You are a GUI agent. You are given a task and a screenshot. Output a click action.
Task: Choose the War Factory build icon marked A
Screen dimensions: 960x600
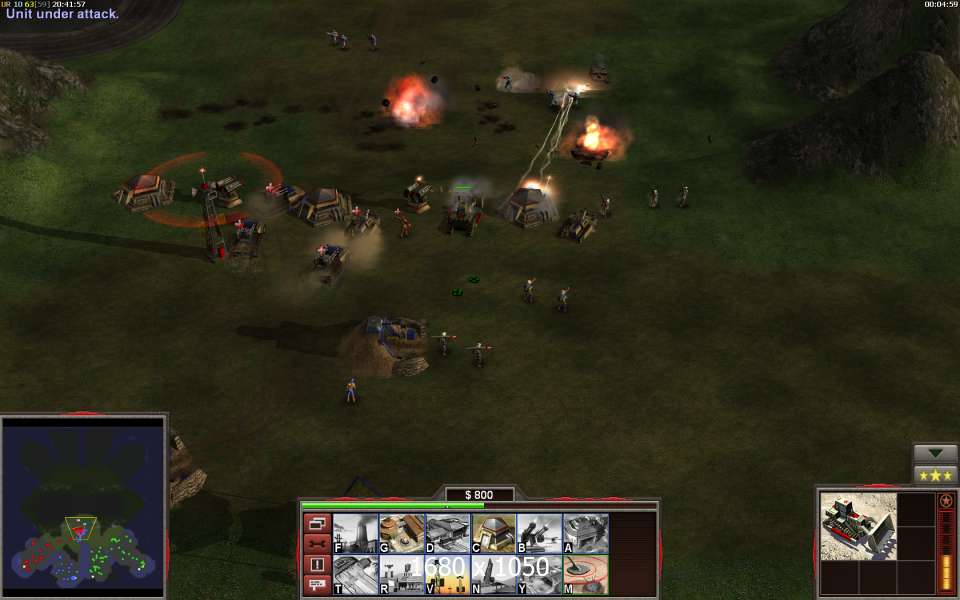[x=585, y=533]
